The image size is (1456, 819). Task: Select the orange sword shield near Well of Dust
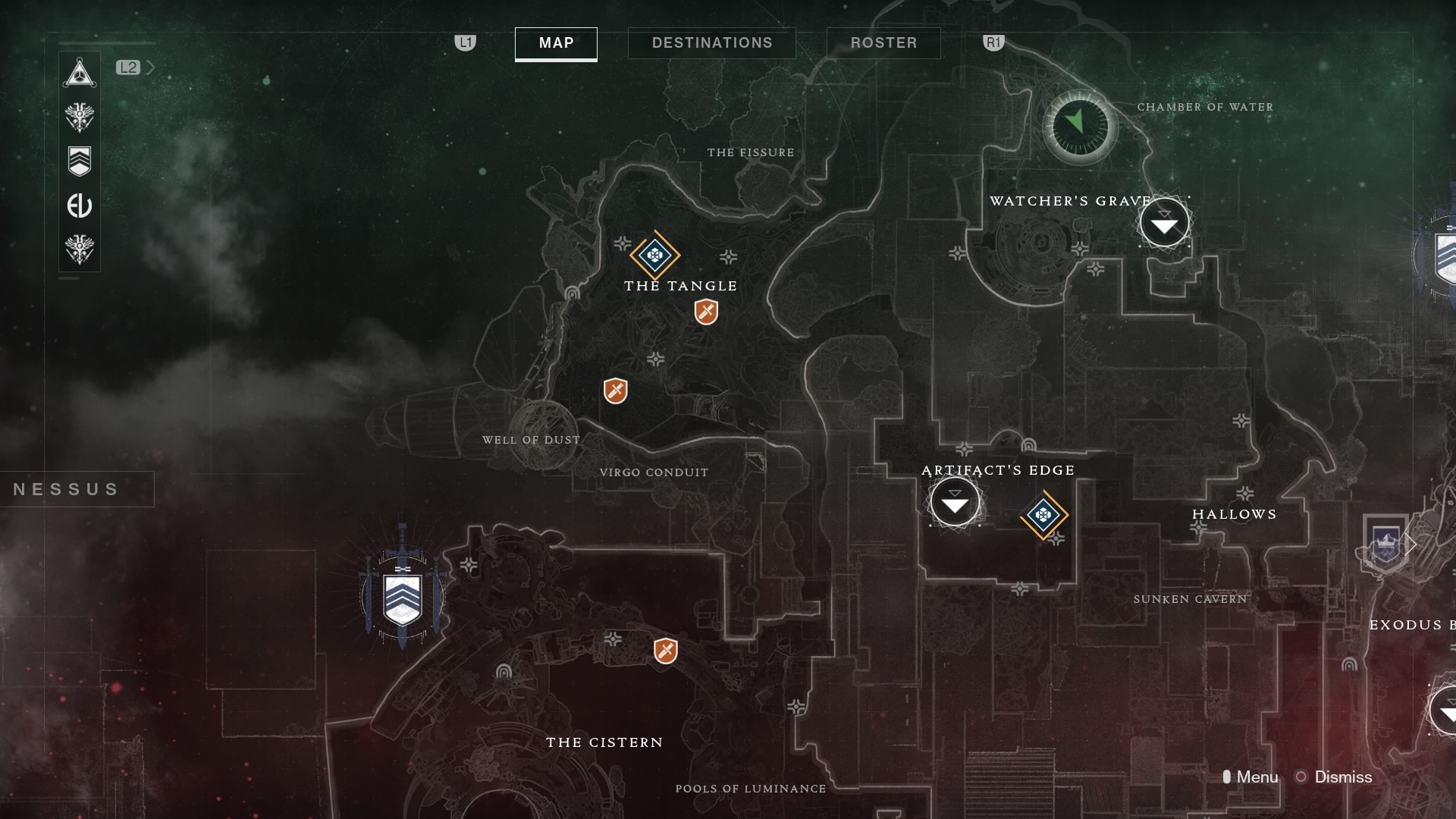(x=615, y=391)
